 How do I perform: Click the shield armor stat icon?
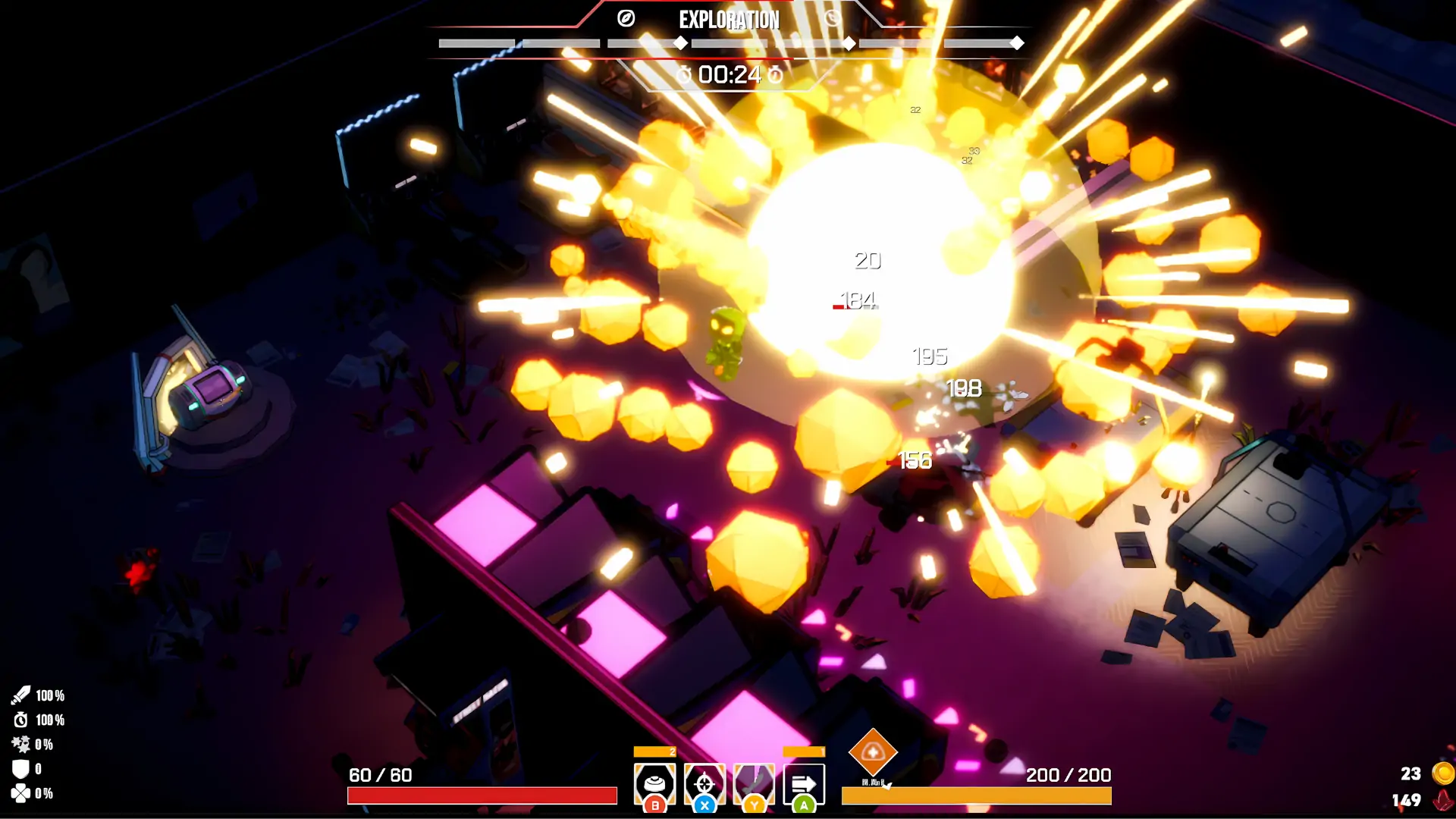click(20, 769)
